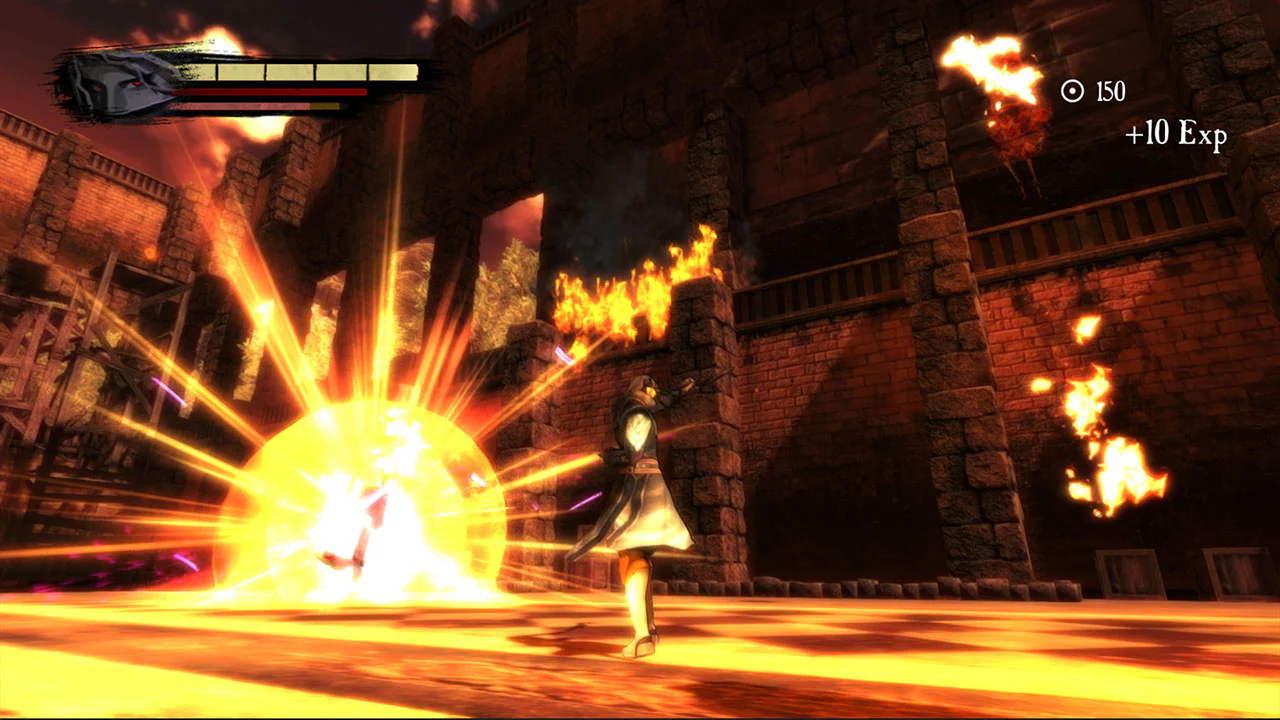Click the last segment of the stamina bar
The image size is (1280, 720).
coord(391,70)
